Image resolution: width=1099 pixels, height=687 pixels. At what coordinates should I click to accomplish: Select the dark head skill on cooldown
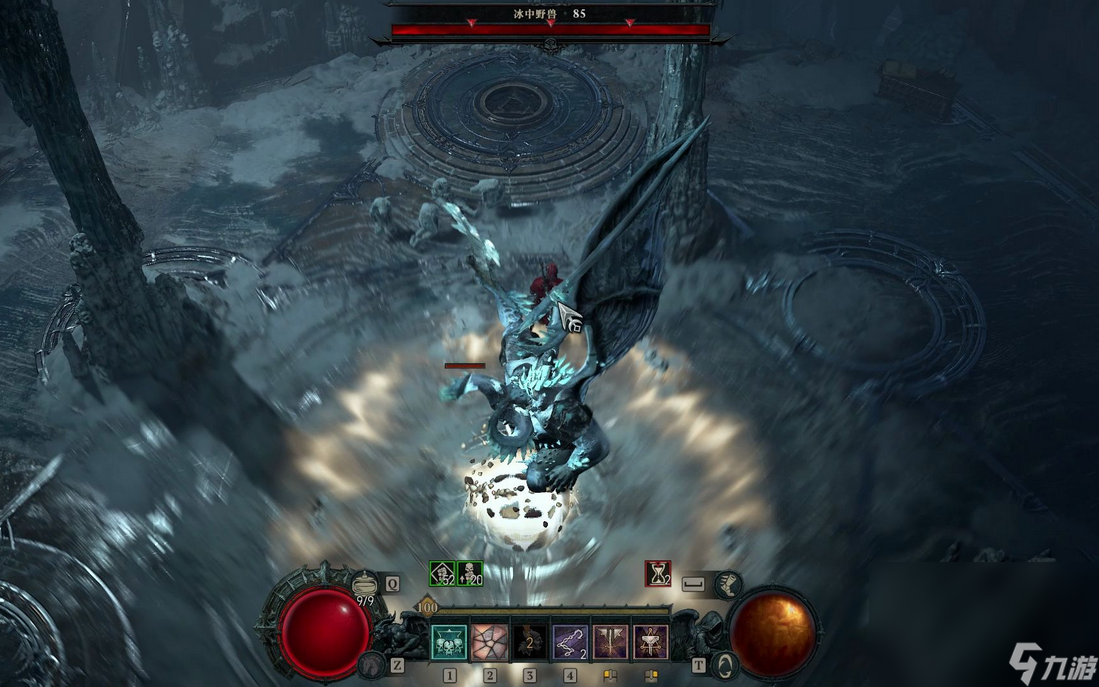[530, 642]
